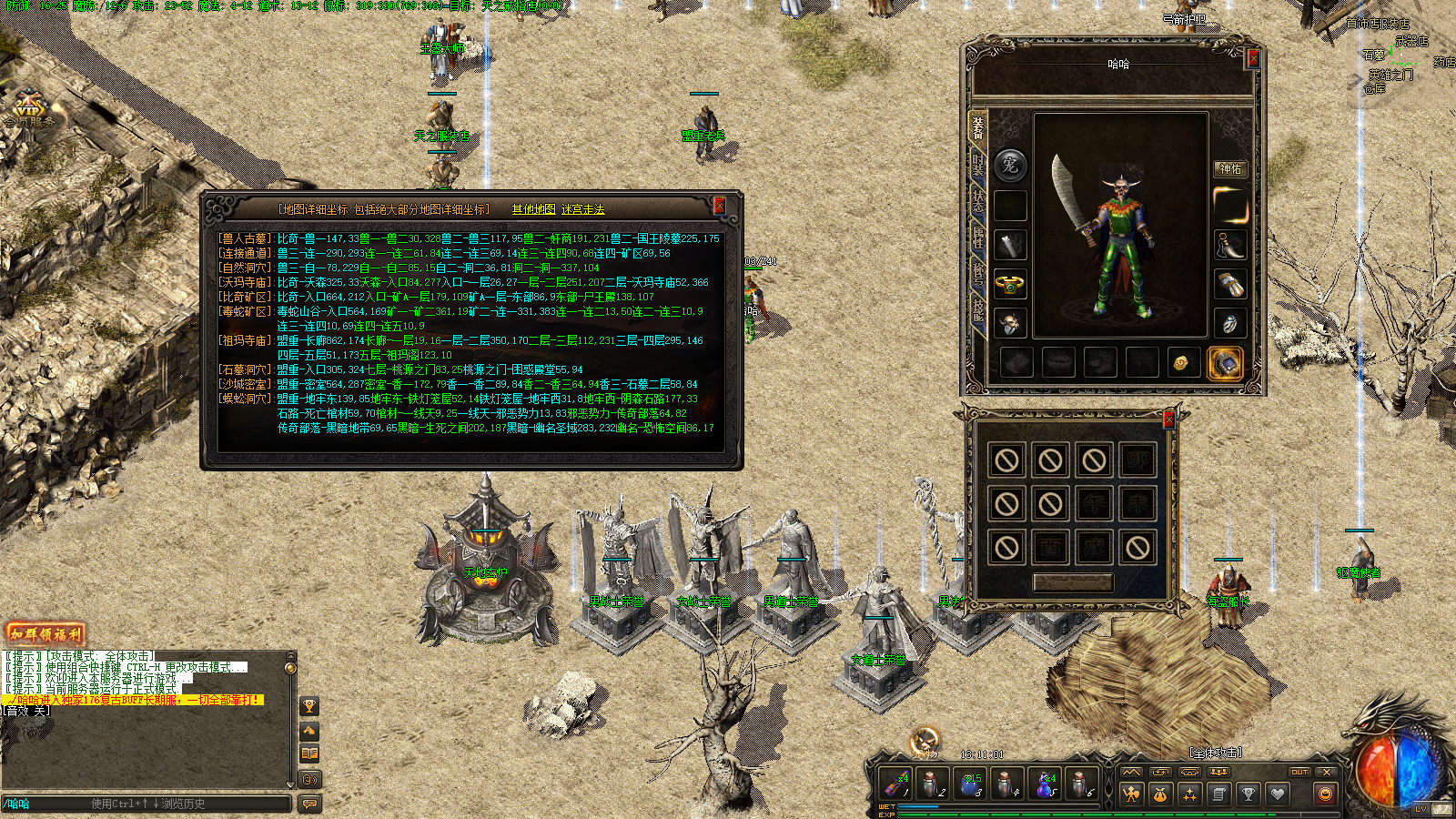
Task: Use the blue potion in hotbar slot 5
Action: 1046,784
